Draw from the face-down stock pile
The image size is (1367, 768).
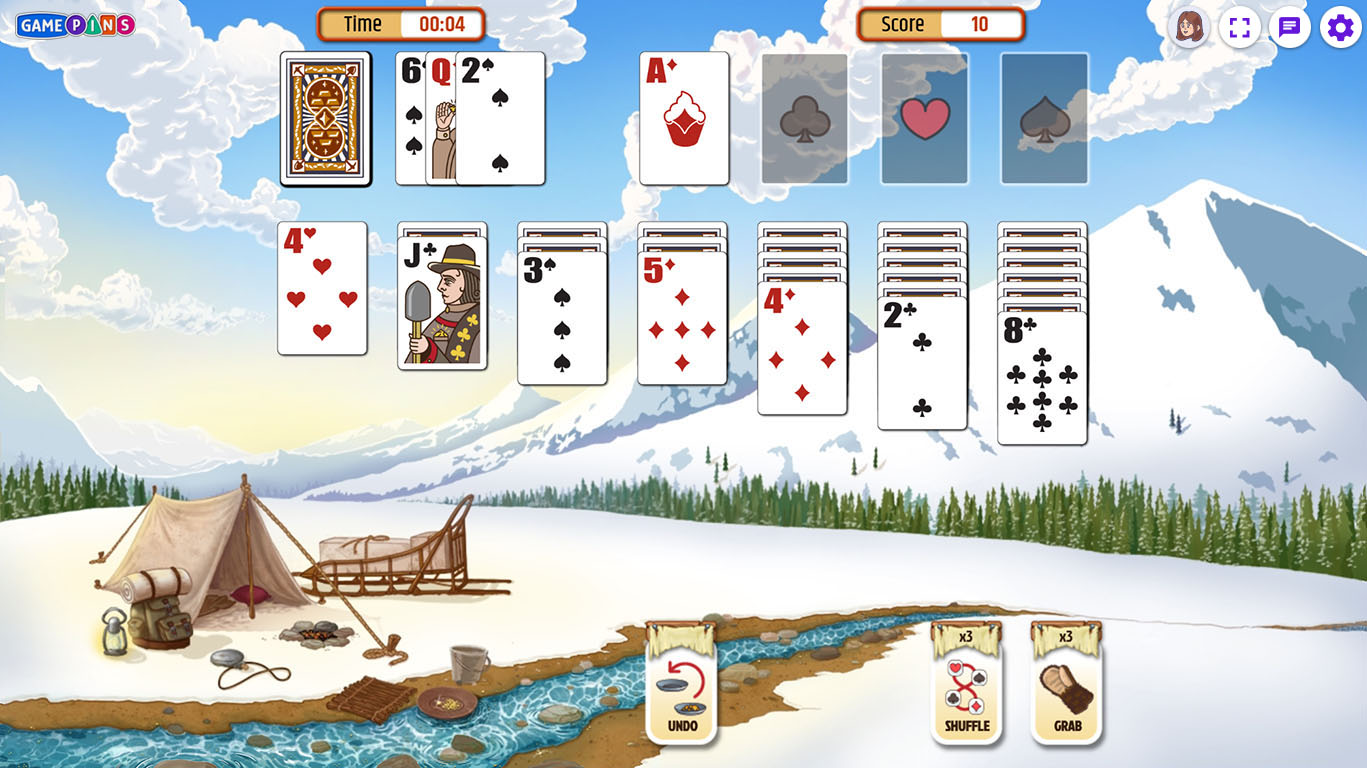(x=325, y=118)
